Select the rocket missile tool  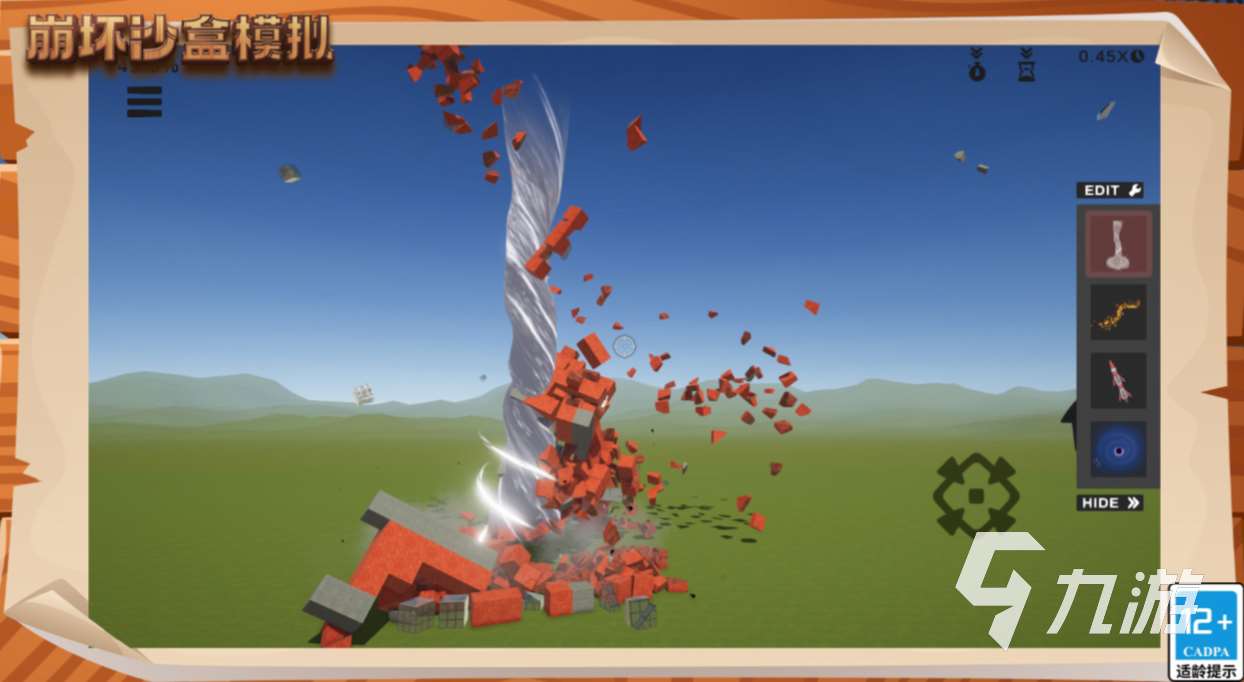[x=1118, y=381]
